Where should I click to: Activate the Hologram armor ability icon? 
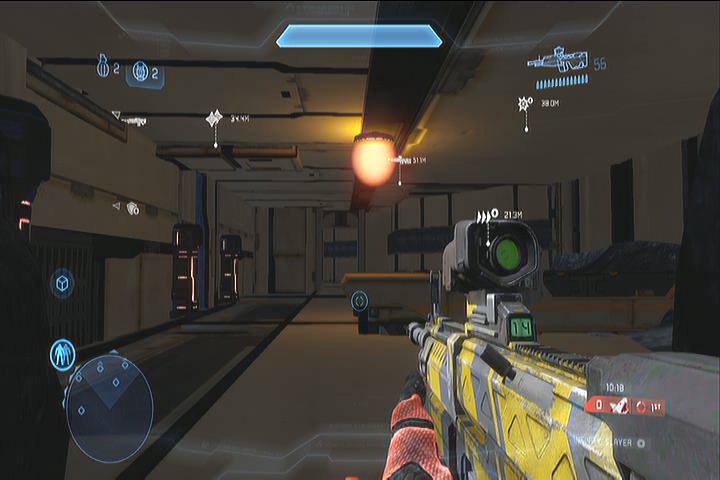[x=63, y=354]
